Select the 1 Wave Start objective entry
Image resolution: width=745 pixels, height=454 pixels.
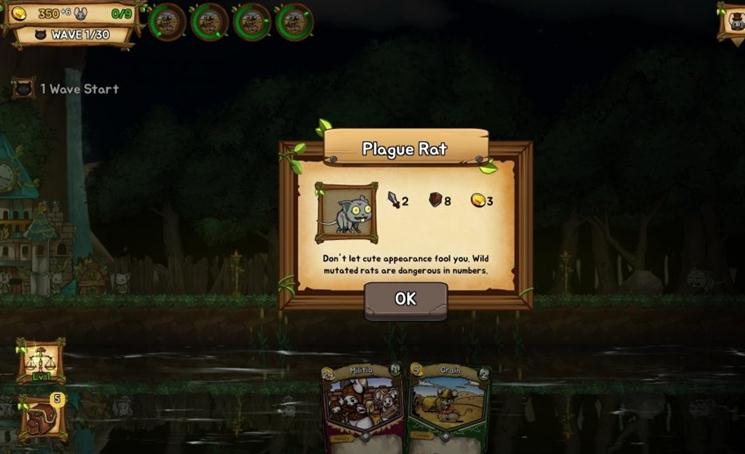click(x=66, y=89)
